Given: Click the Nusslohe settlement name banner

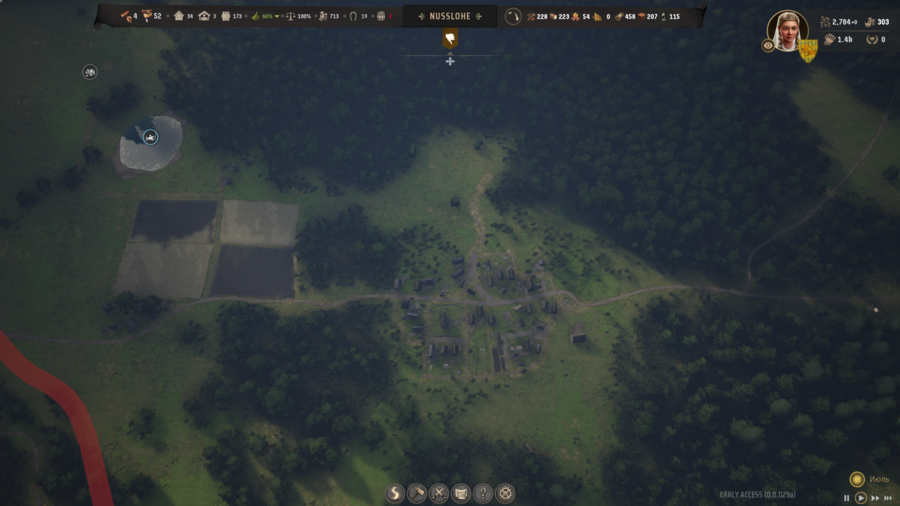Looking at the screenshot, I should (450, 16).
